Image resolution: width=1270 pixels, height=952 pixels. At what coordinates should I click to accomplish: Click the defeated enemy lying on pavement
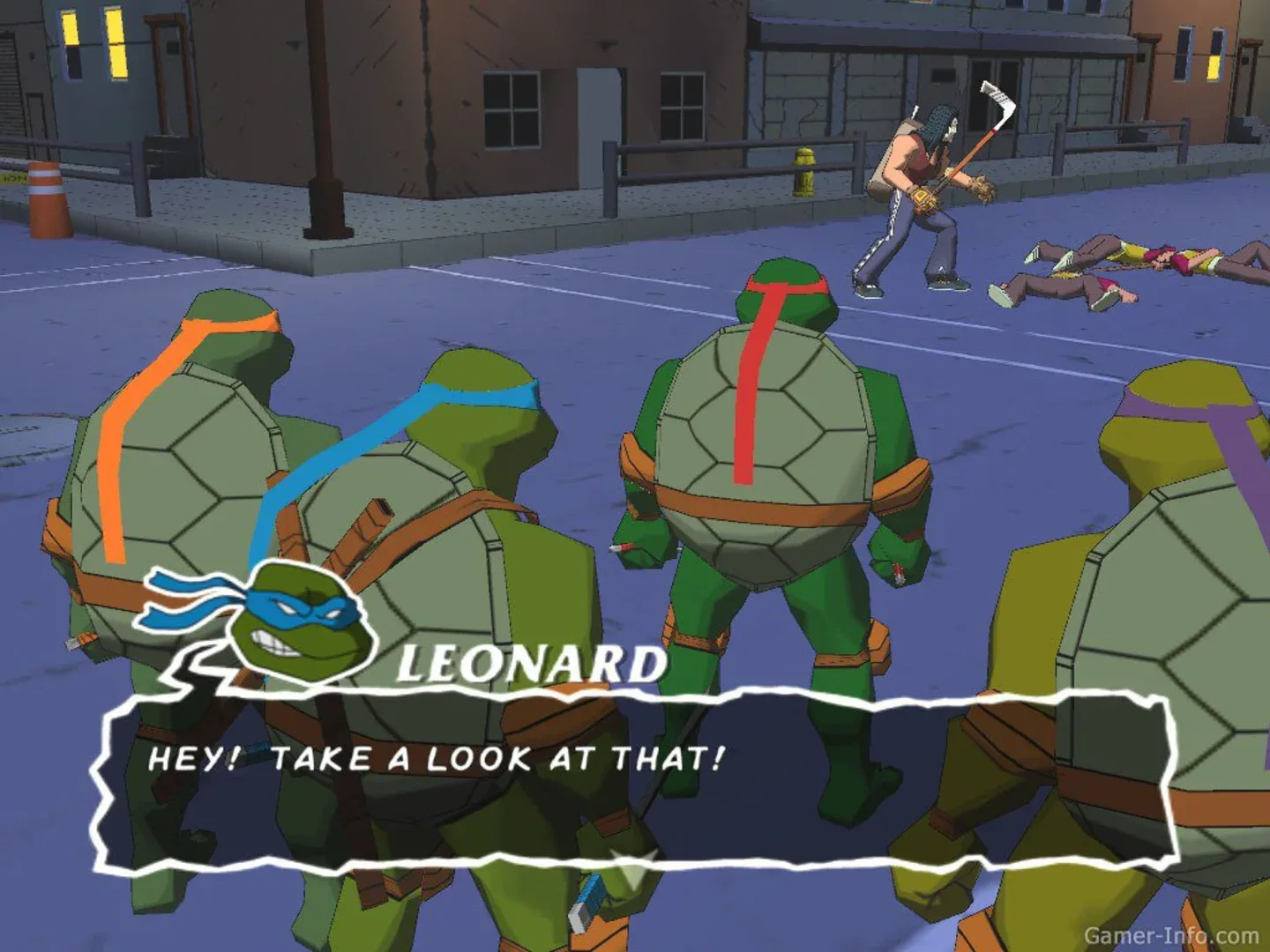[1085, 273]
